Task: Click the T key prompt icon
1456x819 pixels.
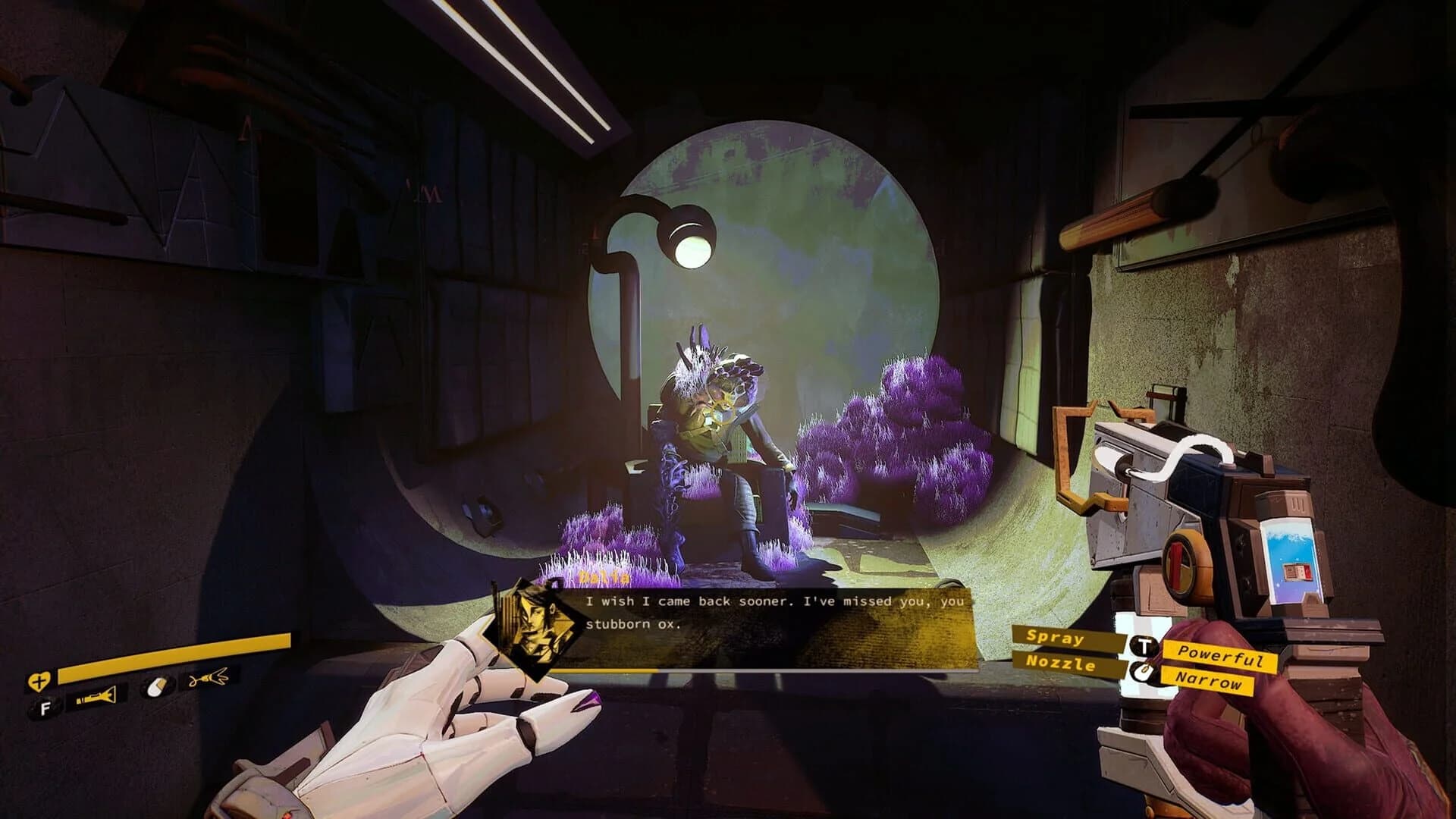Action: [1144, 645]
